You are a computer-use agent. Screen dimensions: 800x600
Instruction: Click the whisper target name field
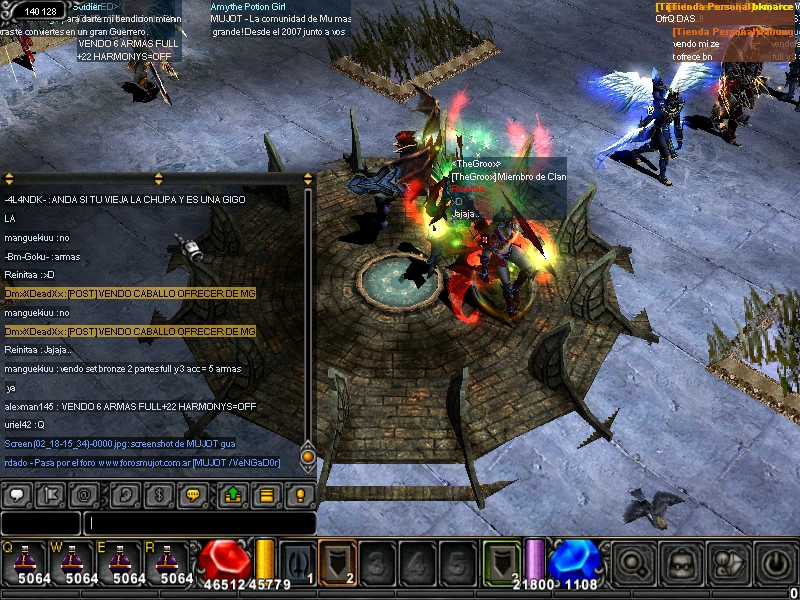pos(40,523)
